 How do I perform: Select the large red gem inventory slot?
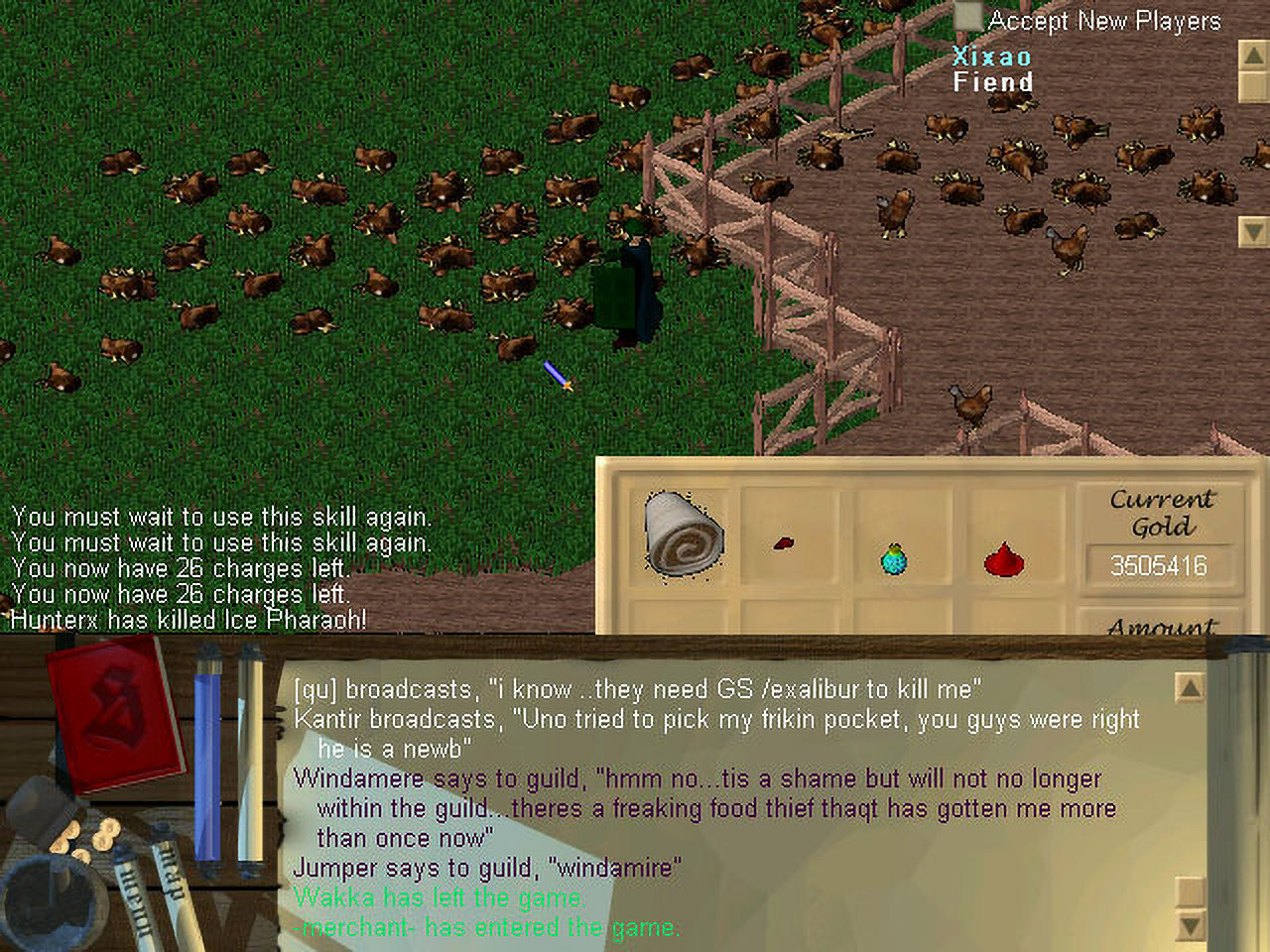click(x=1004, y=560)
